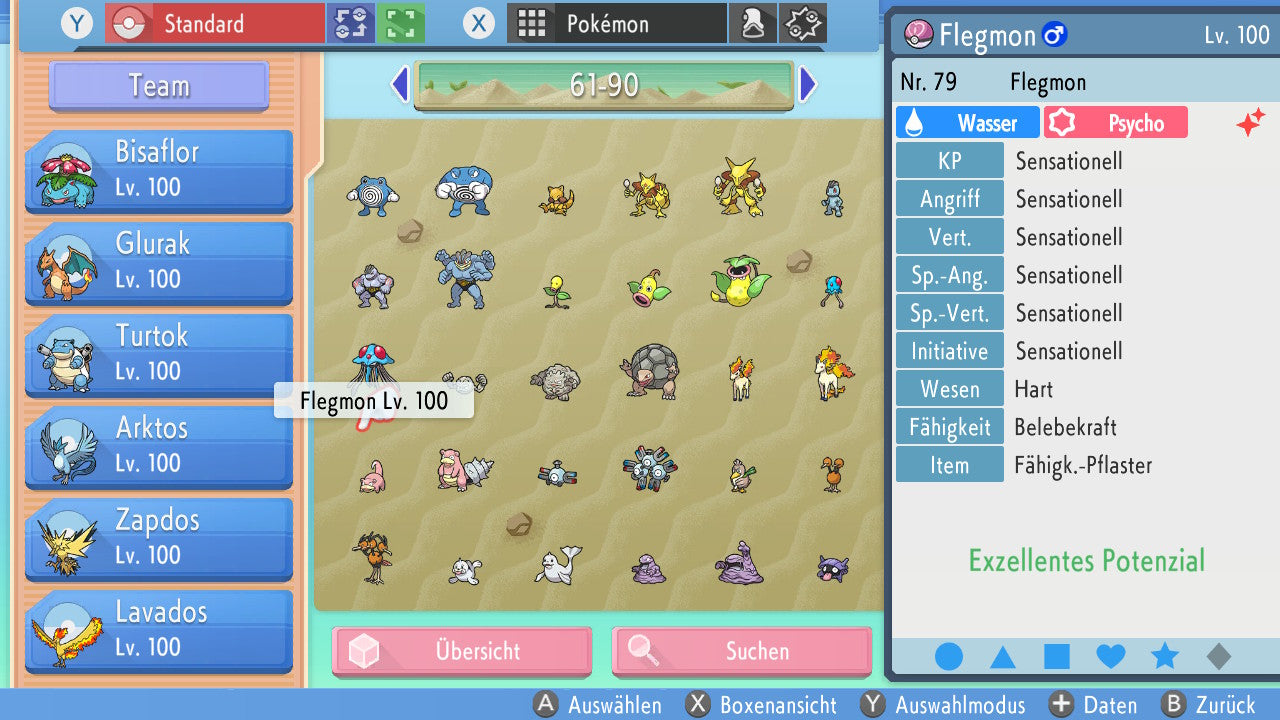Choose the Slowbro box slot
The image size is (1280, 720).
point(465,470)
